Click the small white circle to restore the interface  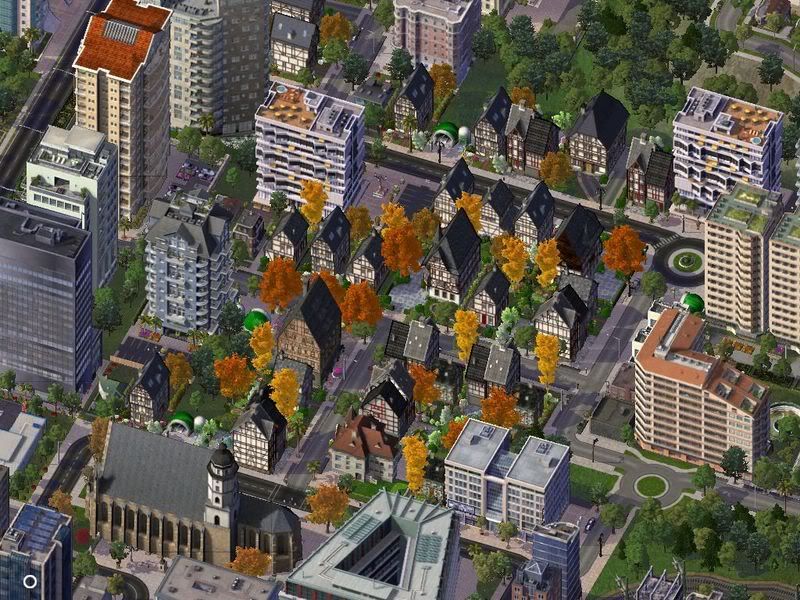click(x=30, y=581)
